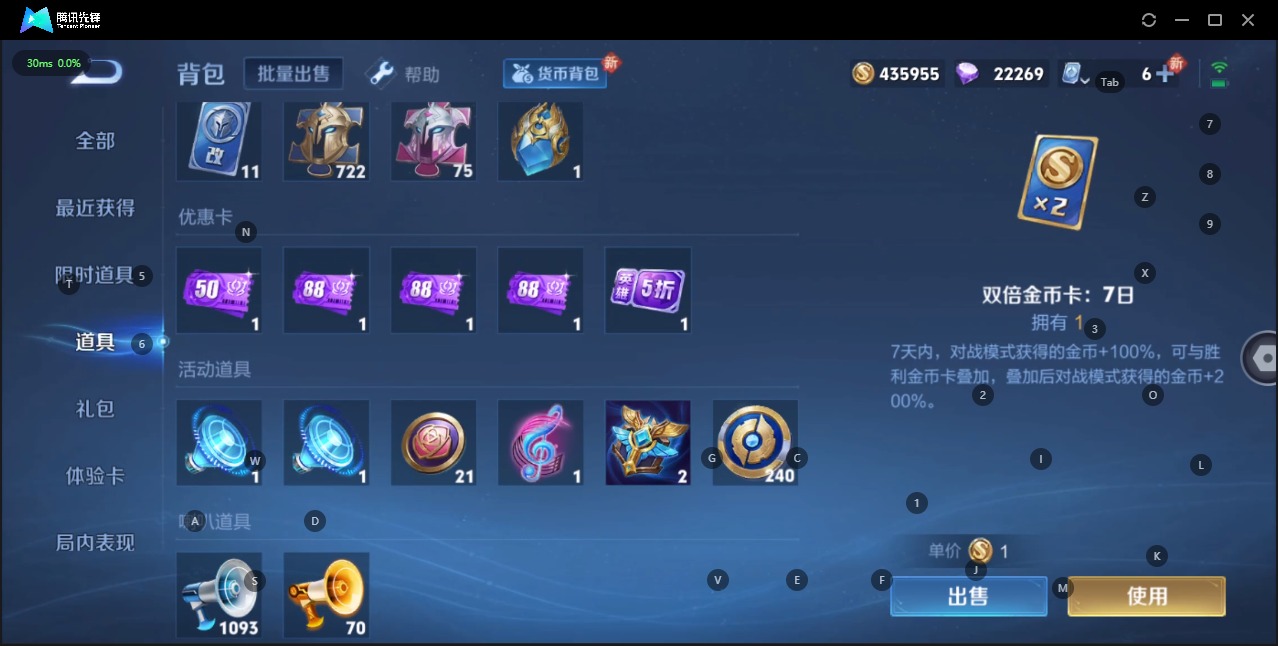The height and width of the screenshot is (646, 1278).
Task: Switch to the 限时道具 tab
Action: pyautogui.click(x=95, y=275)
